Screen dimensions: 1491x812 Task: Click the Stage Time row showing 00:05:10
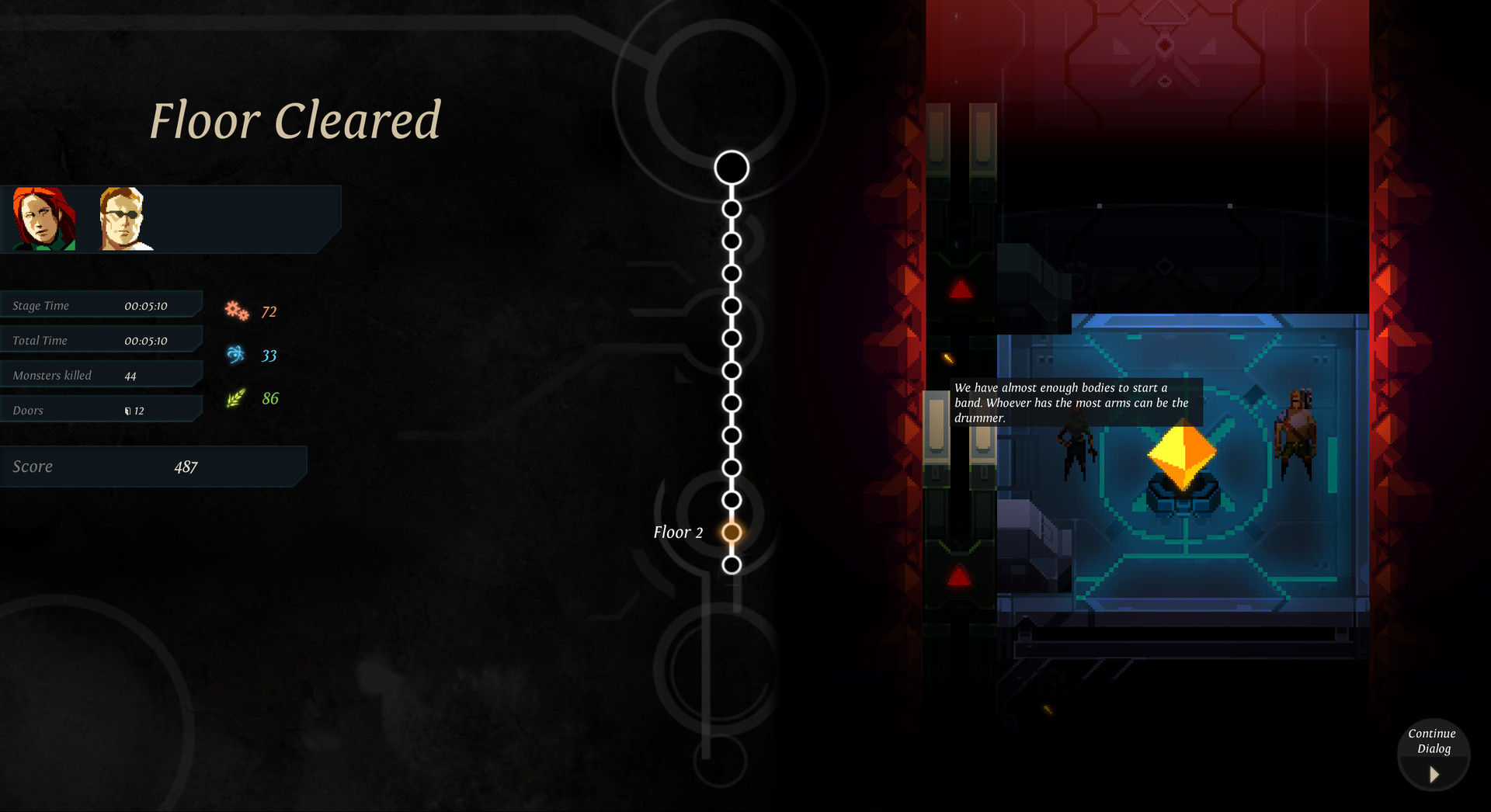click(101, 304)
